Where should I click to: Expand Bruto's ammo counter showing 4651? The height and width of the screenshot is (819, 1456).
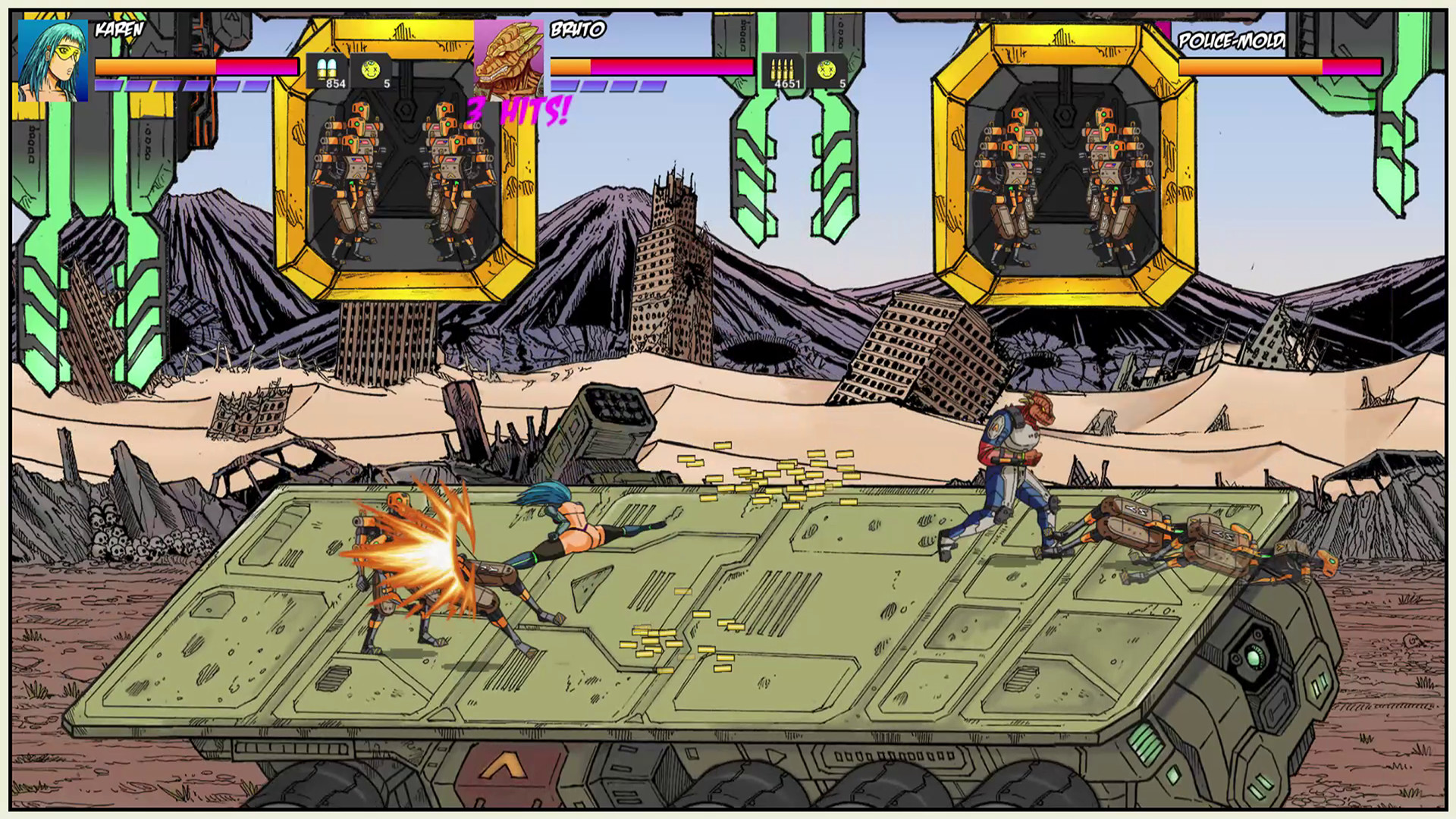(786, 84)
